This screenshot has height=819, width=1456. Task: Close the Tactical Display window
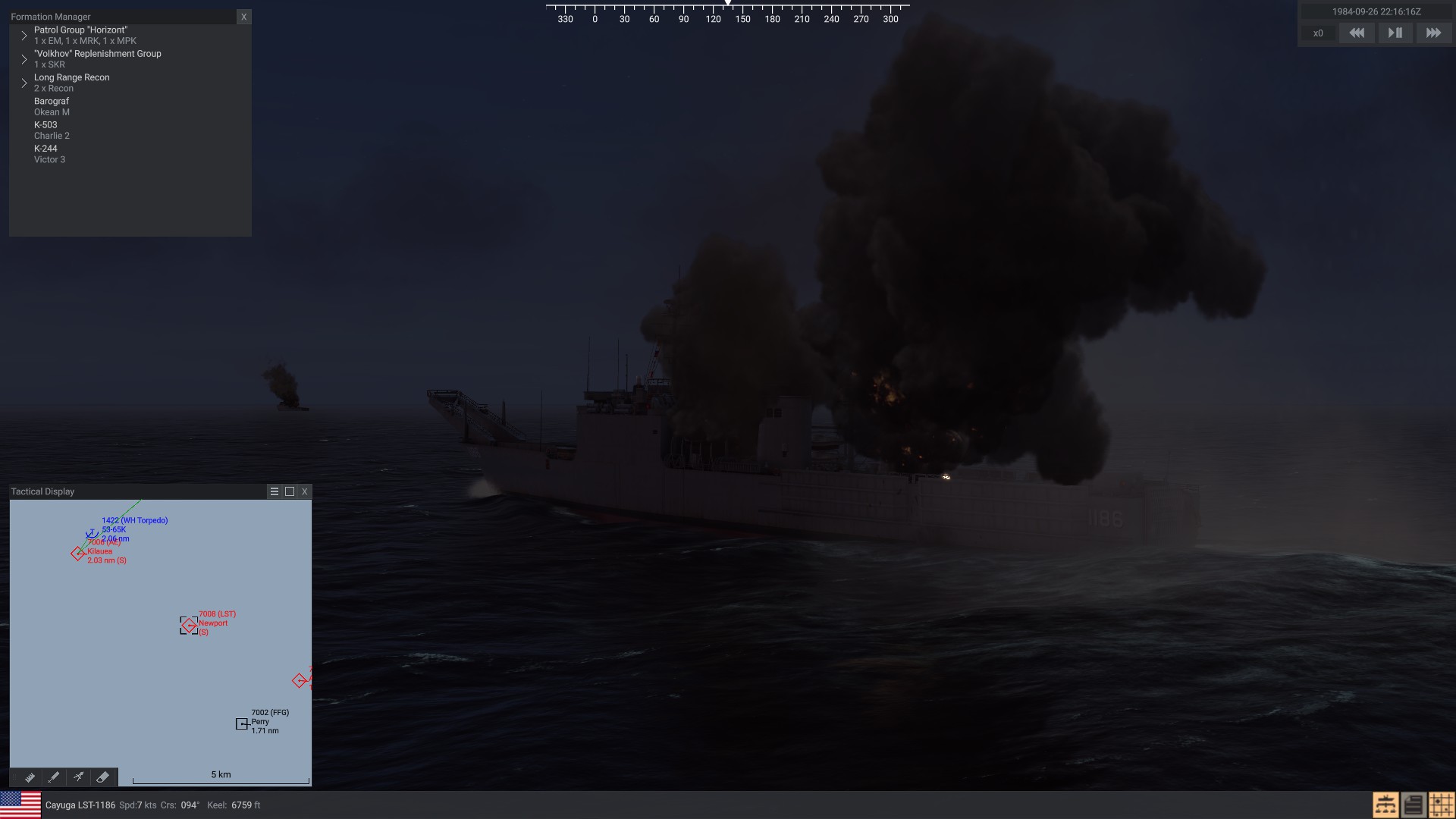305,491
